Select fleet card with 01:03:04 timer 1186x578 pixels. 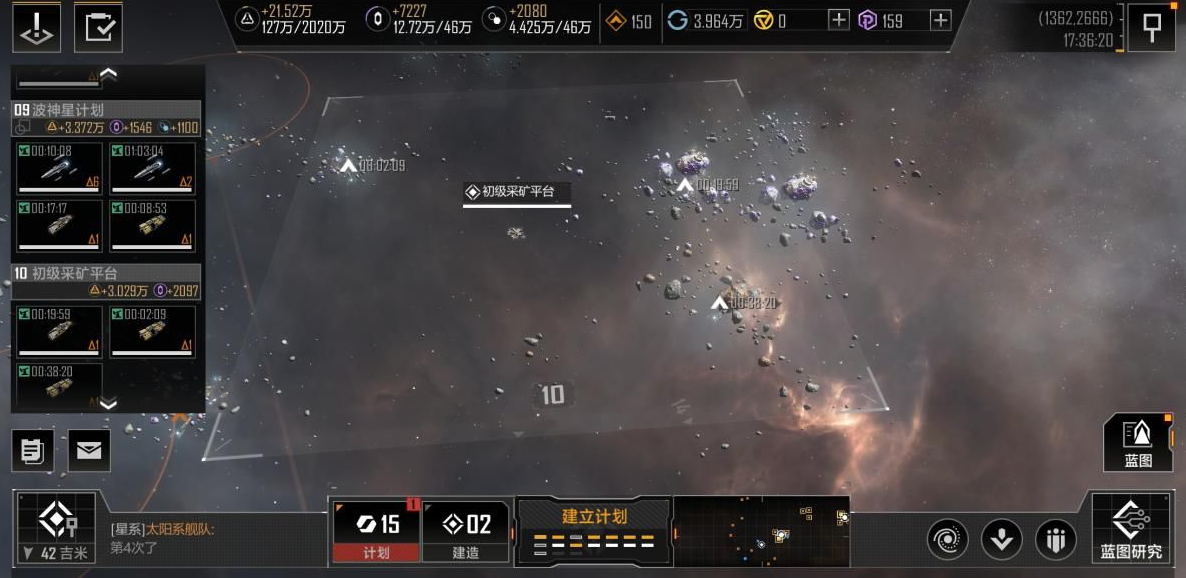(152, 168)
